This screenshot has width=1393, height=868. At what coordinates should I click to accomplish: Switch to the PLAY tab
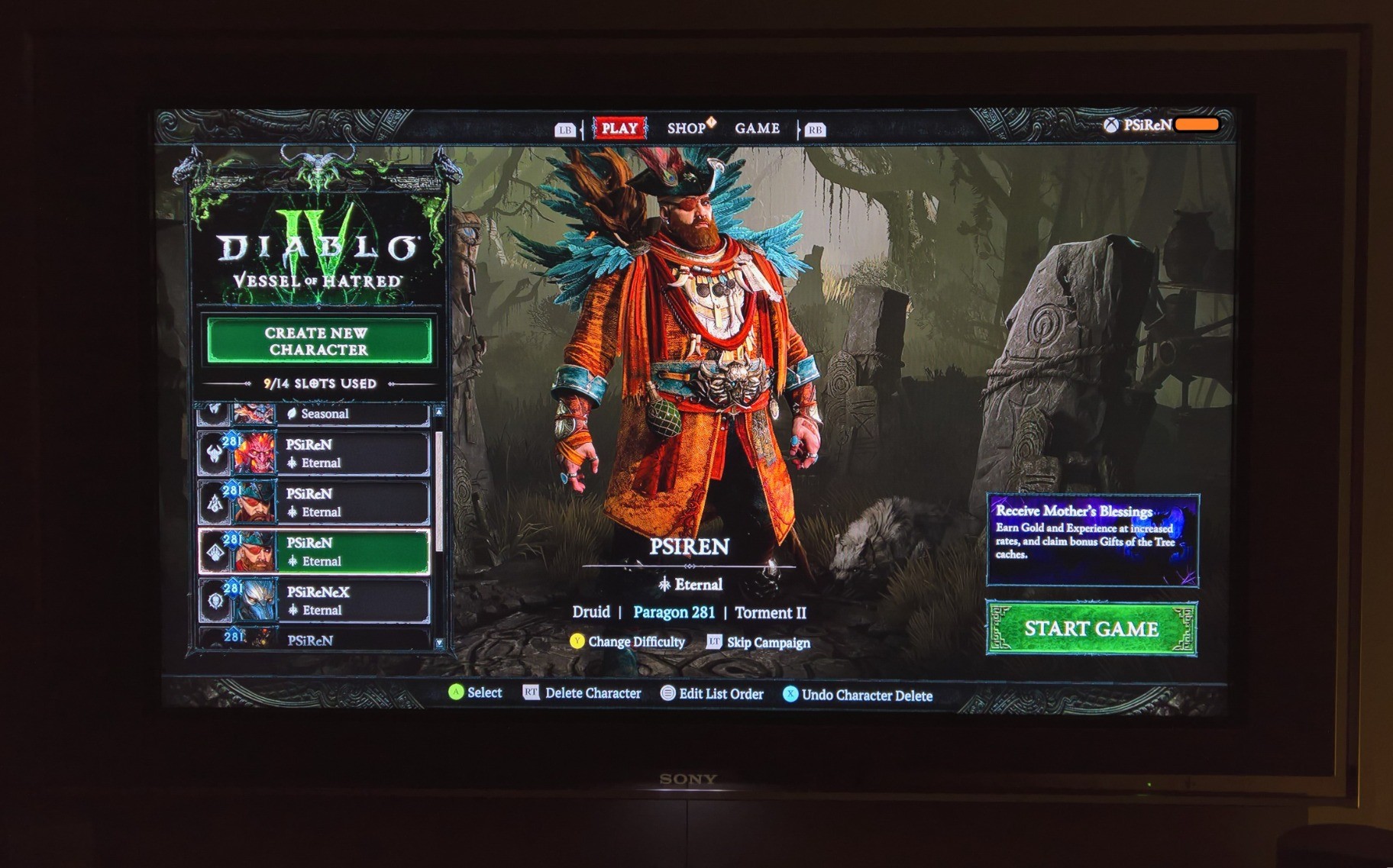pyautogui.click(x=619, y=128)
